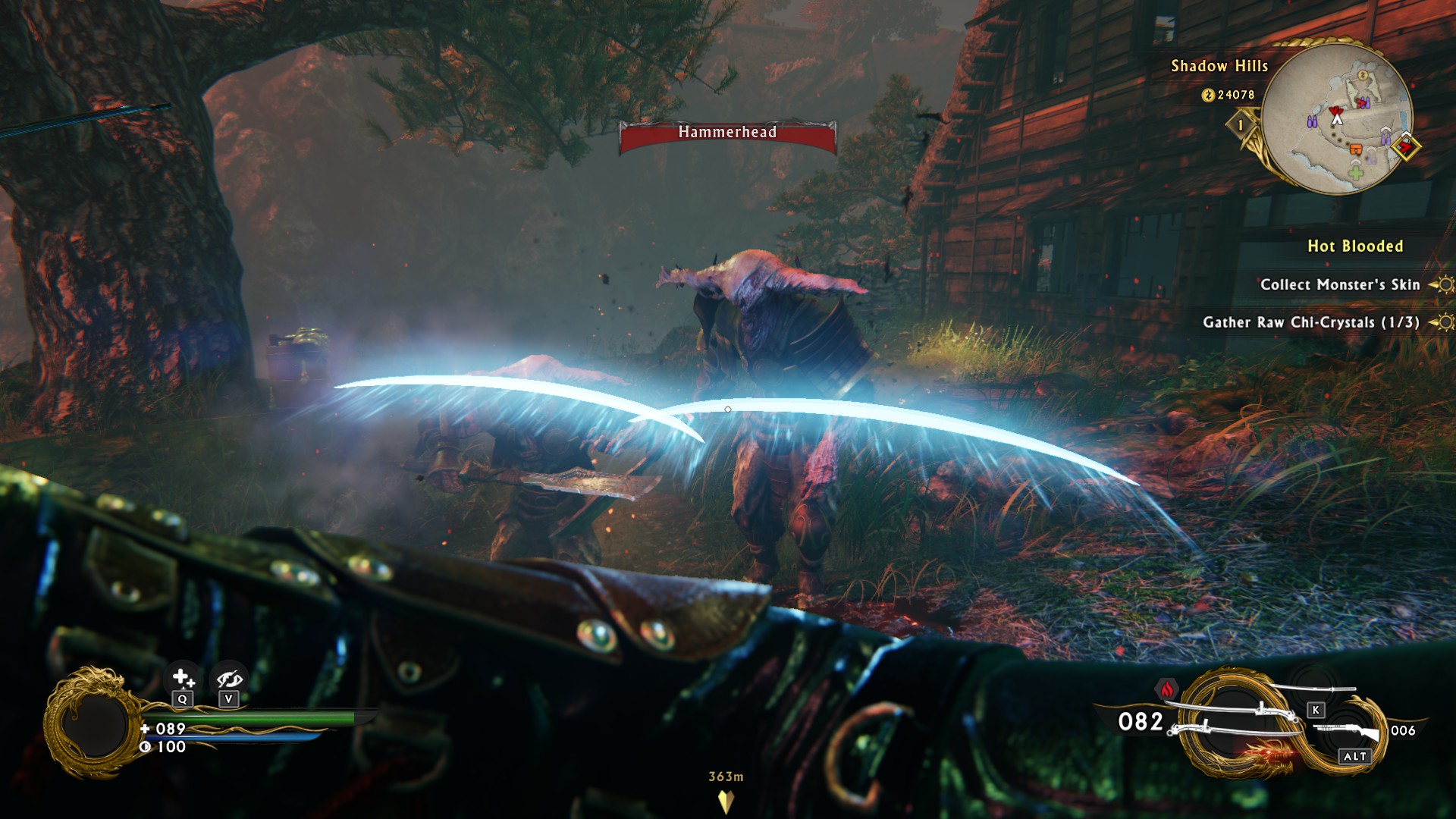Screen dimensions: 1456x819
Task: Select the Gather Raw Chi-Crystals objective
Action: (x=1310, y=322)
